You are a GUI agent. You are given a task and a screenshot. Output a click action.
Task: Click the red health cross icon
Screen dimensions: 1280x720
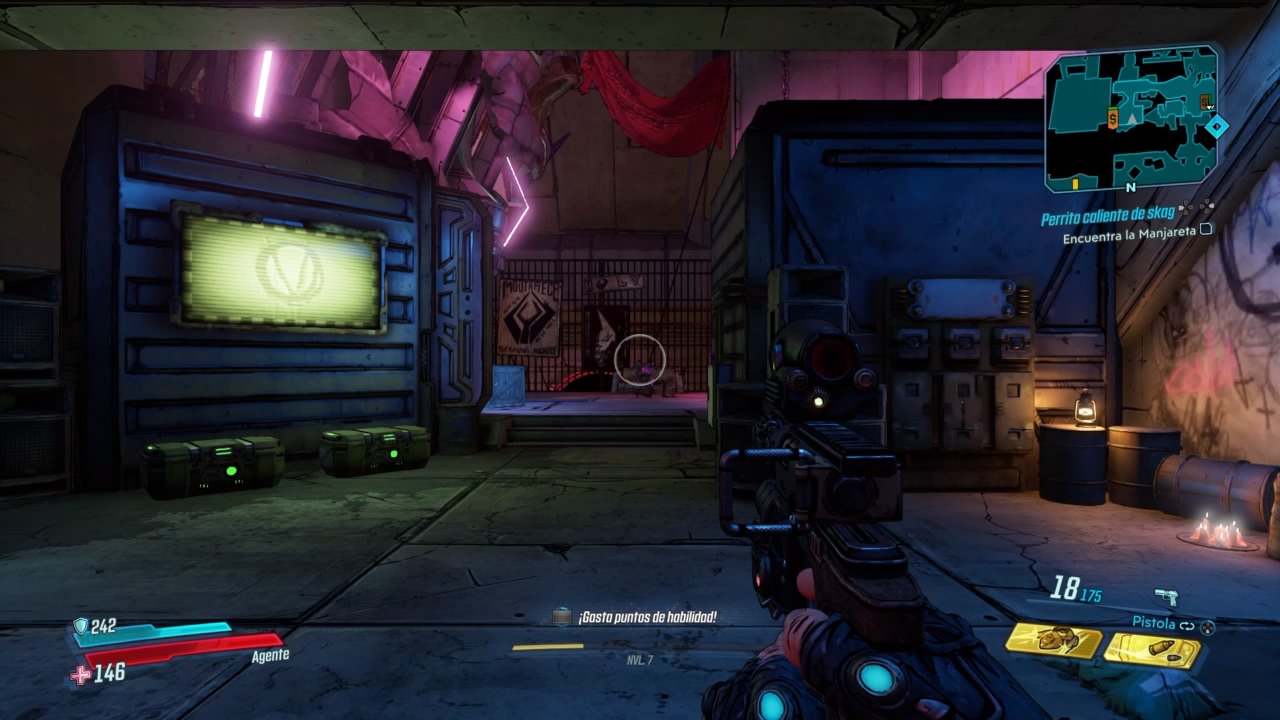click(x=80, y=675)
